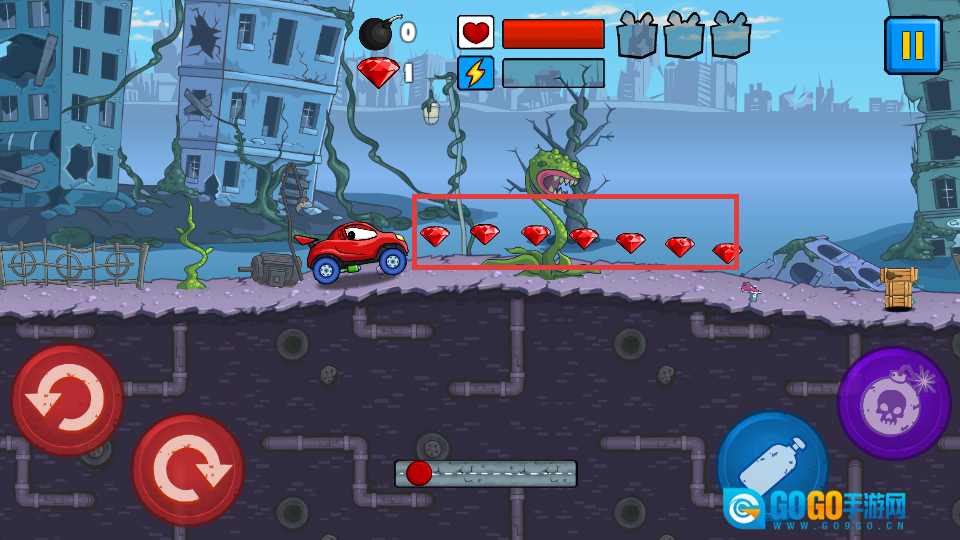Trigger the purple skull bomb button
The image size is (960, 540).
click(893, 403)
